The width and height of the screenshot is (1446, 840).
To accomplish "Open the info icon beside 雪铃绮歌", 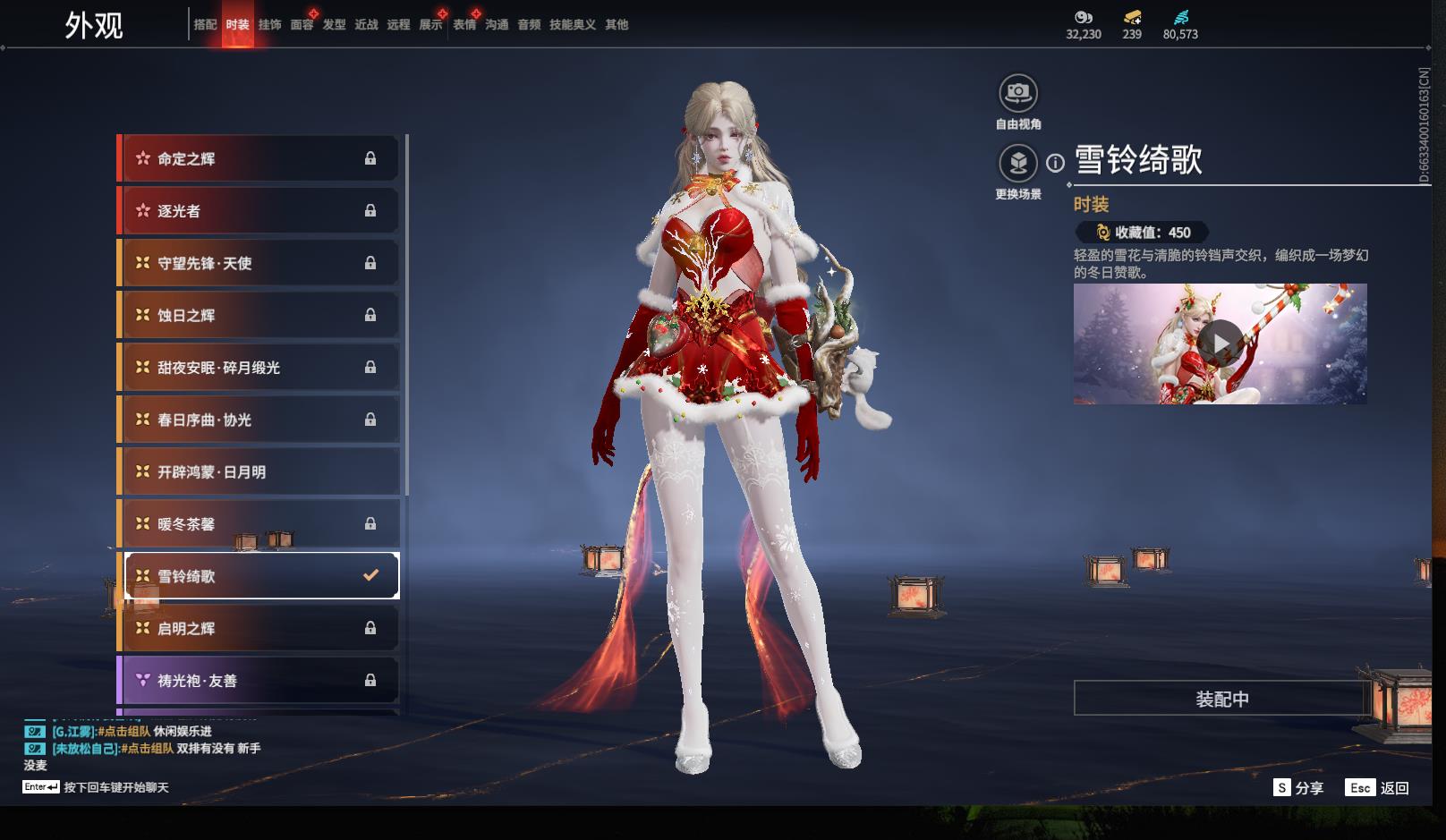I will 1056,163.
